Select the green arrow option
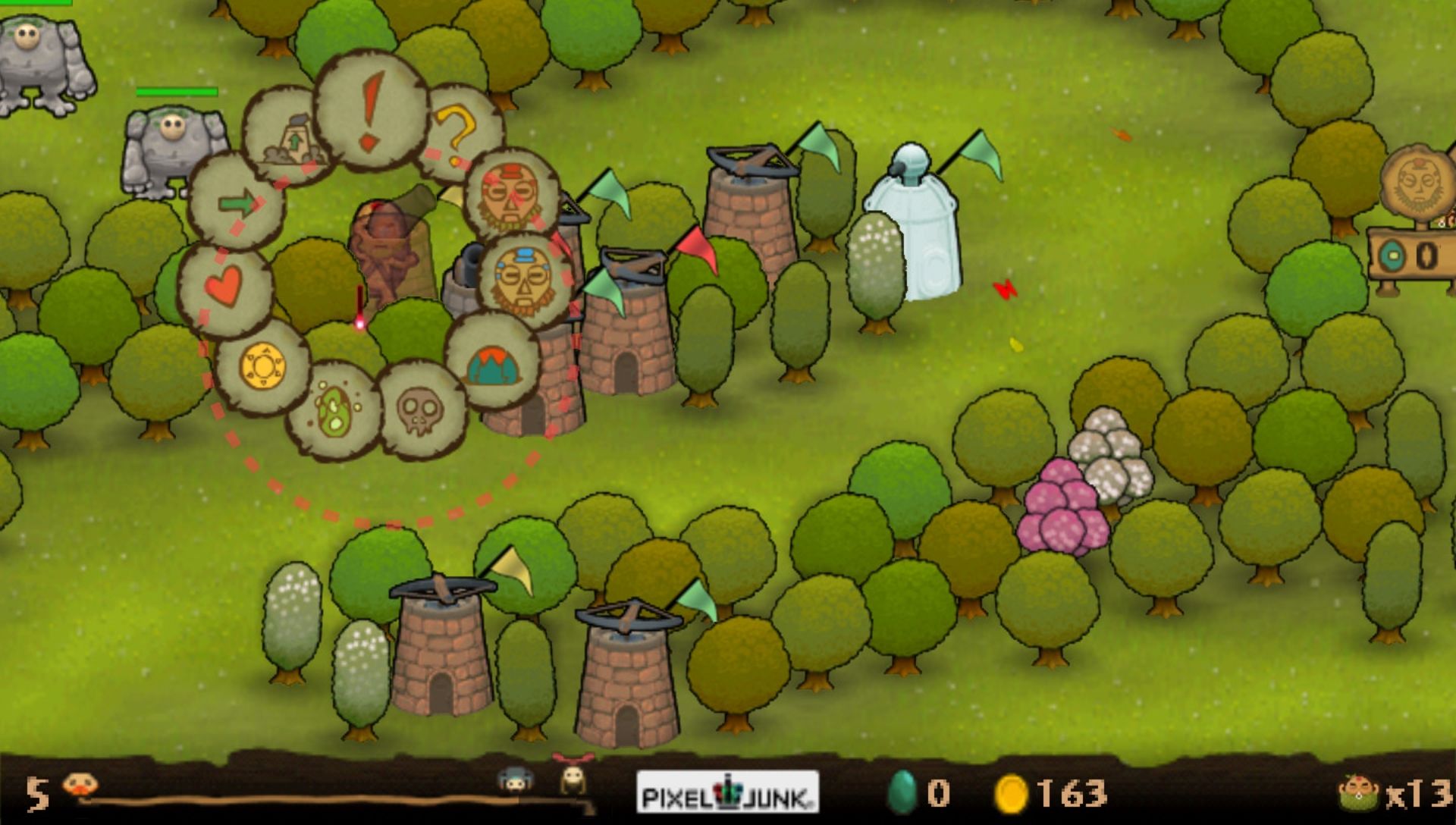1456x825 pixels. [237, 202]
